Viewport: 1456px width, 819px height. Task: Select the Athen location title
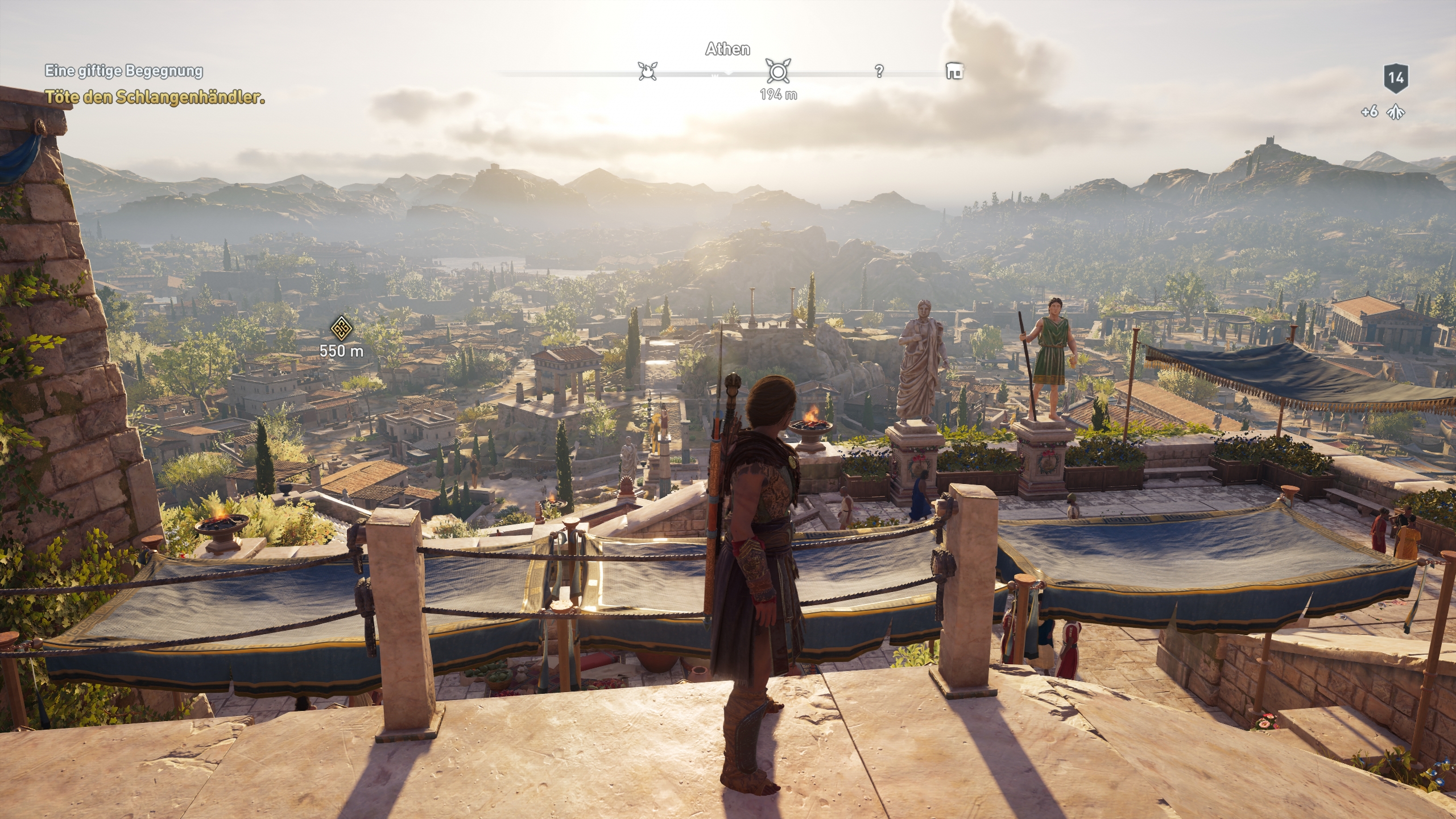[727, 49]
